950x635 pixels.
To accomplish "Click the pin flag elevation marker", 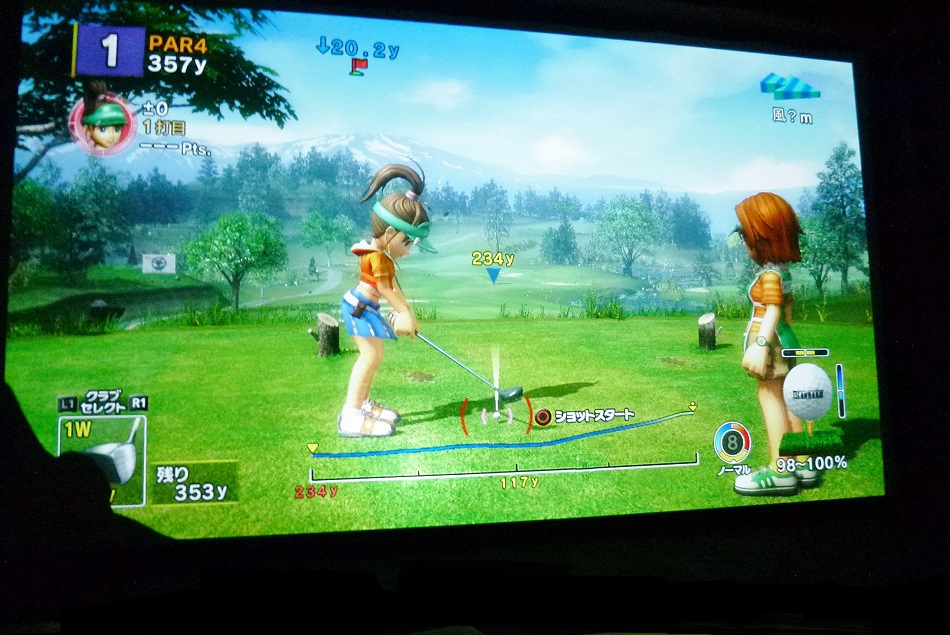I will click(x=358, y=66).
